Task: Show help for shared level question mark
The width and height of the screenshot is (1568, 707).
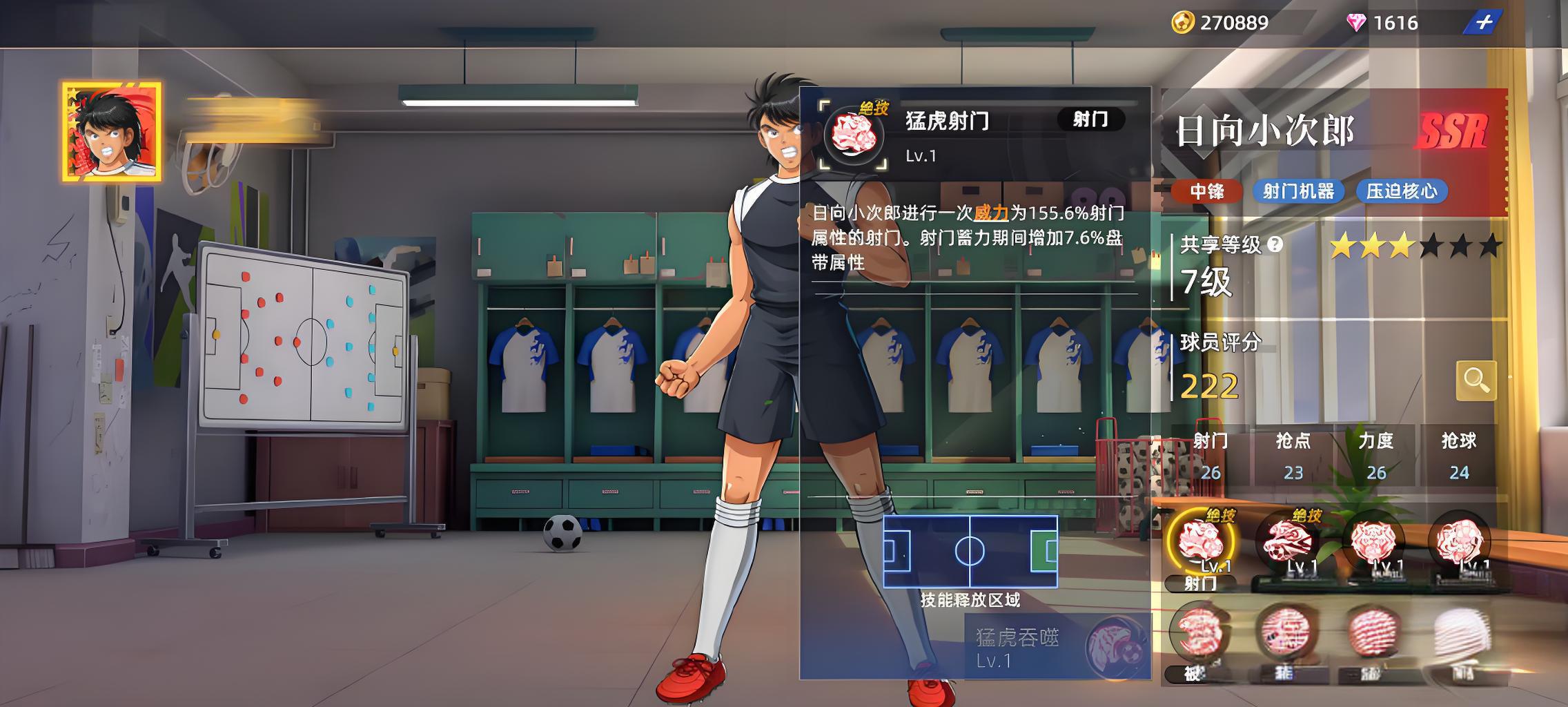Action: point(1275,244)
